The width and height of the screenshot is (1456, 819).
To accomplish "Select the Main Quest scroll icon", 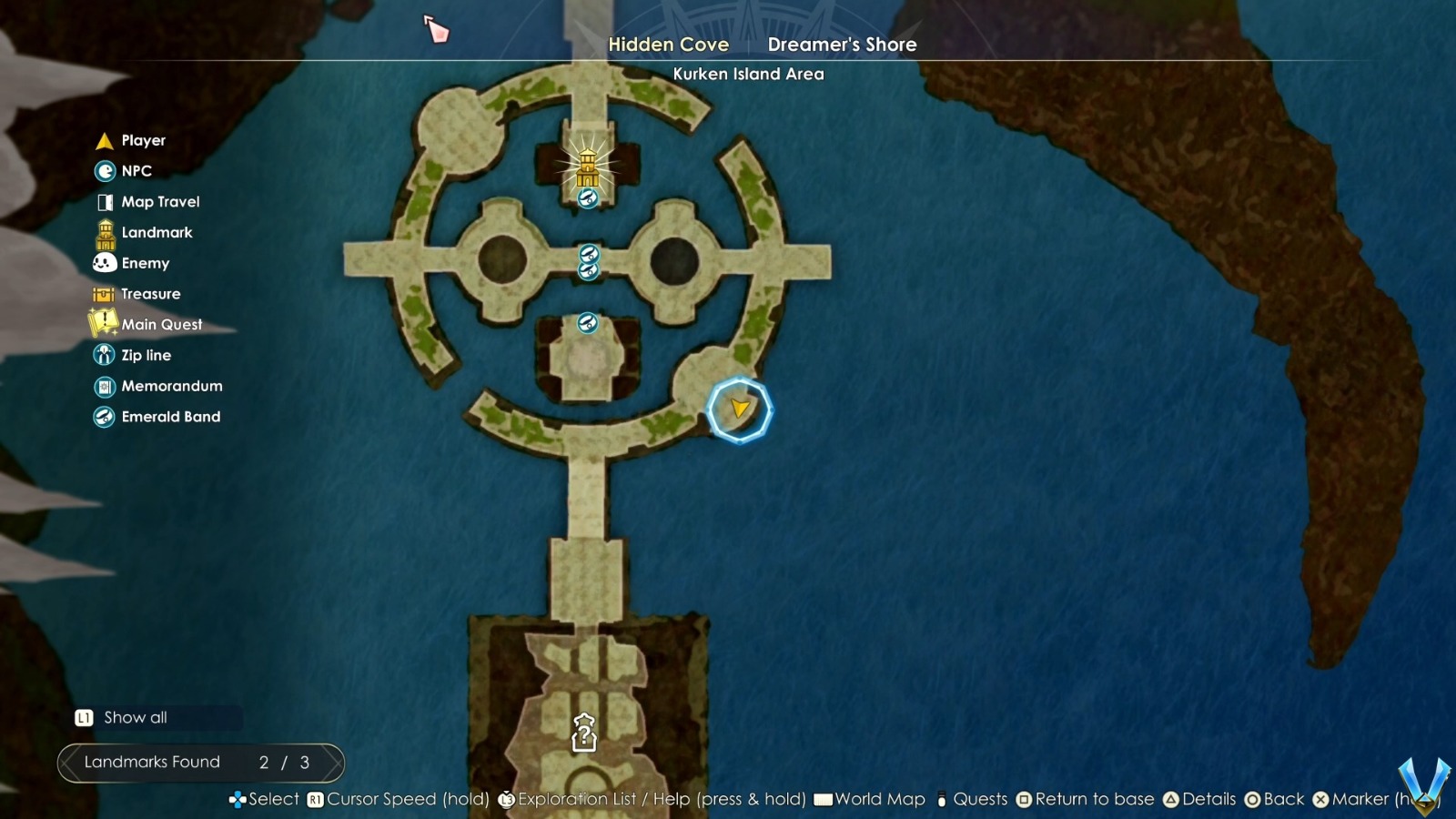I will pos(102,324).
